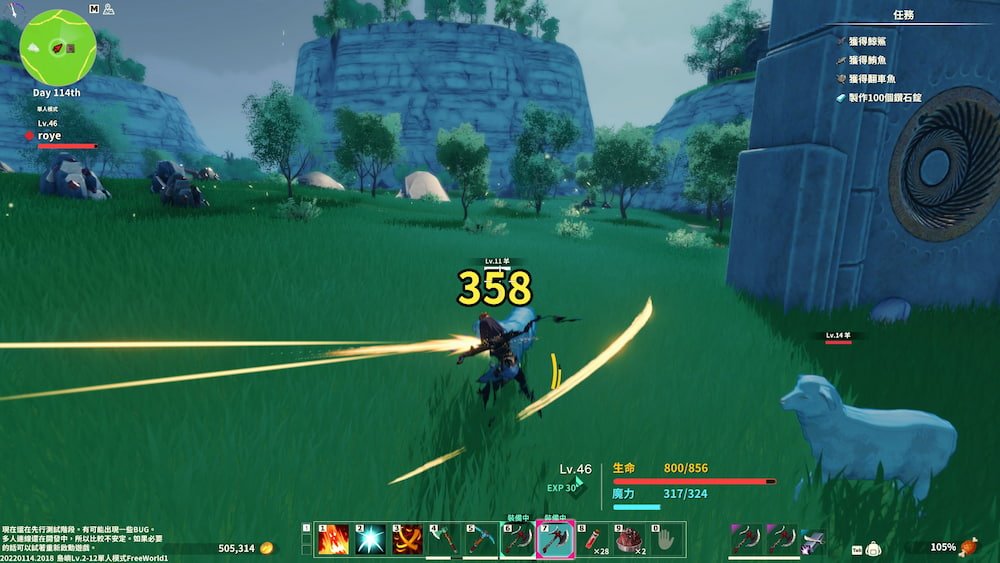Trigger the crossed flame slash skill

pos(407,540)
